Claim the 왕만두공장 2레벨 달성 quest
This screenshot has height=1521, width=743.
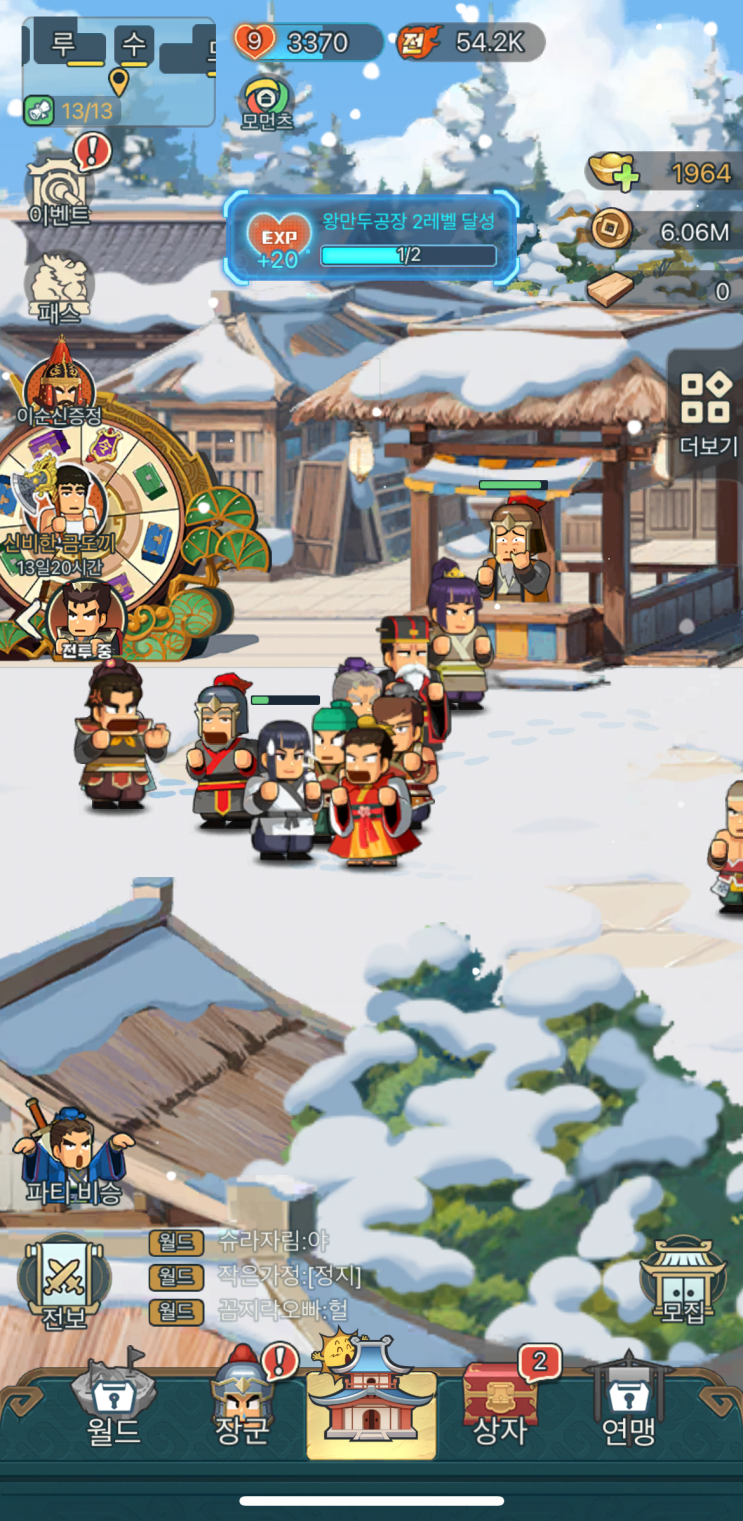(x=372, y=236)
